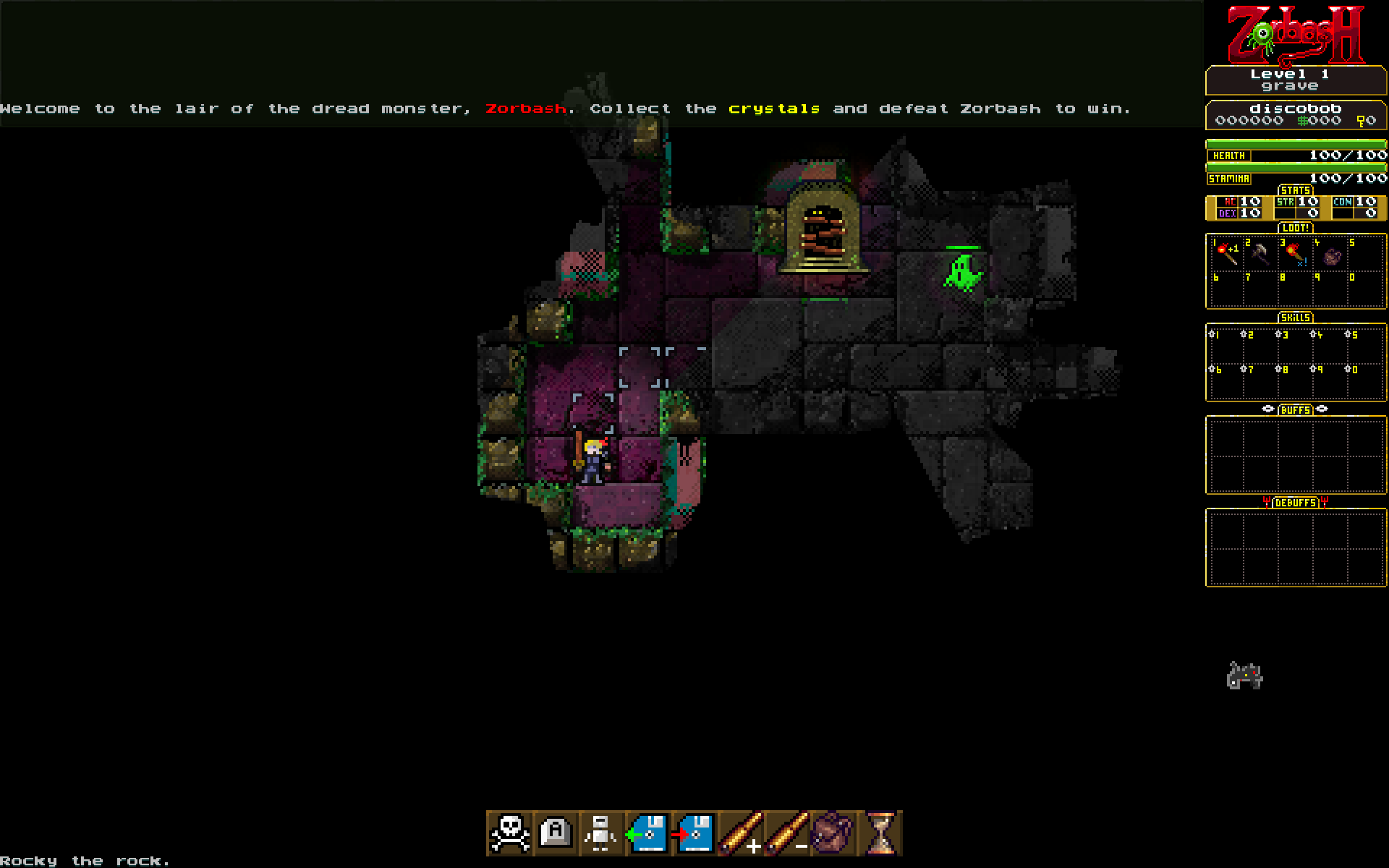Viewport: 1389px width, 868px height.
Task: Select the gravestone letter A toolbar icon
Action: point(556,833)
